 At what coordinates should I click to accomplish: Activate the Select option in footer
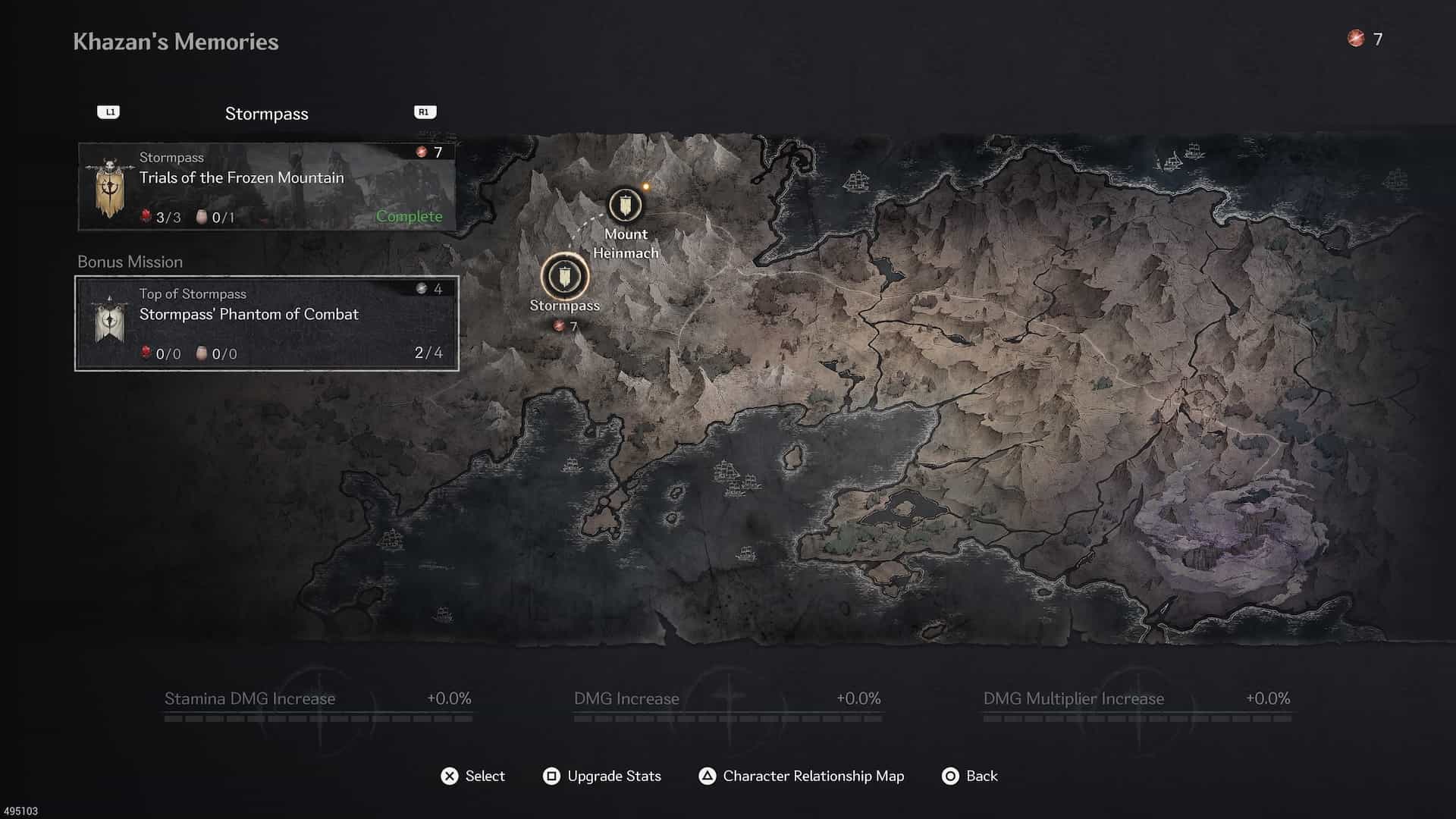[x=472, y=776]
